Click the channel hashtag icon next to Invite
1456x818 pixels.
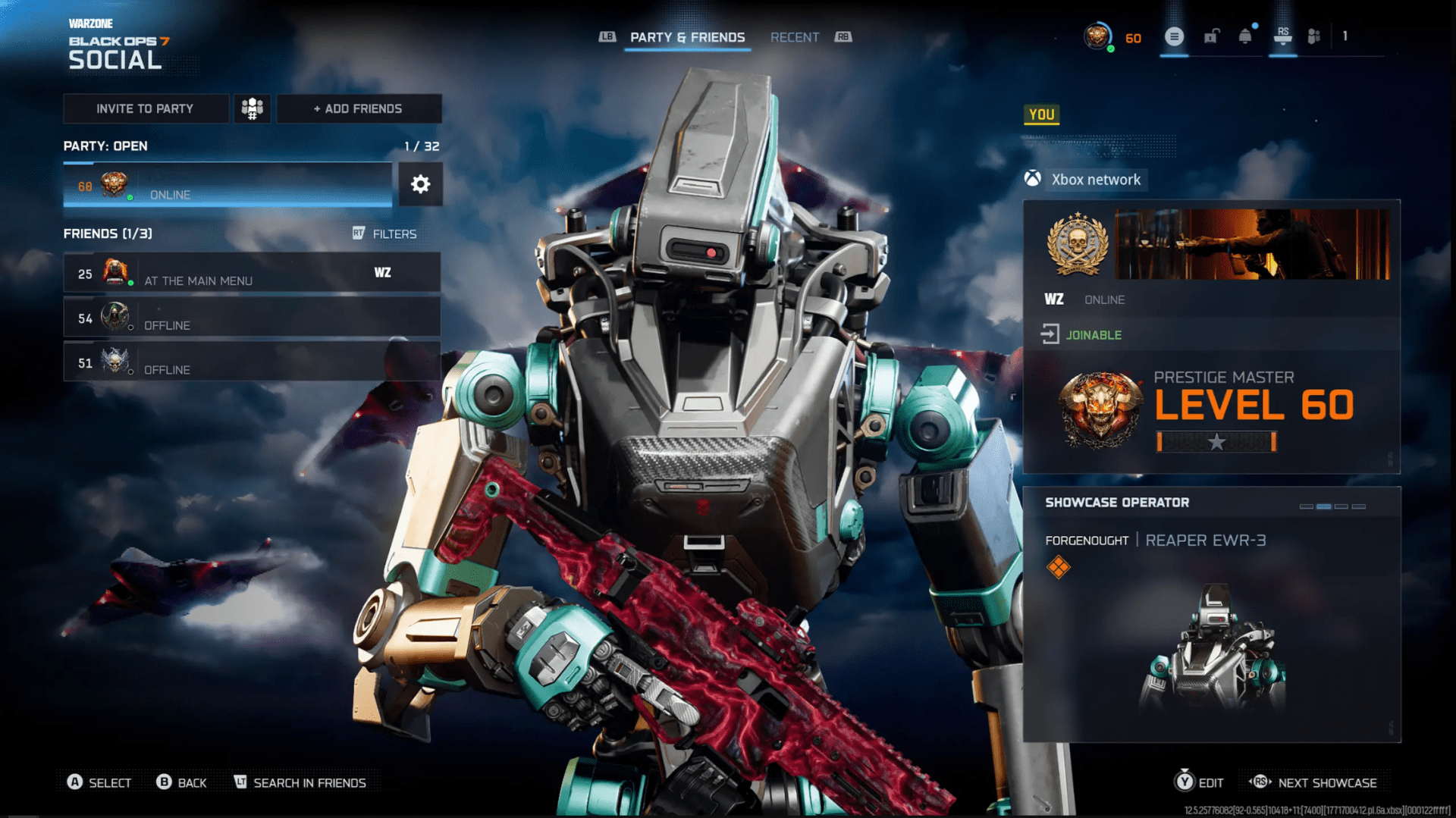click(252, 108)
